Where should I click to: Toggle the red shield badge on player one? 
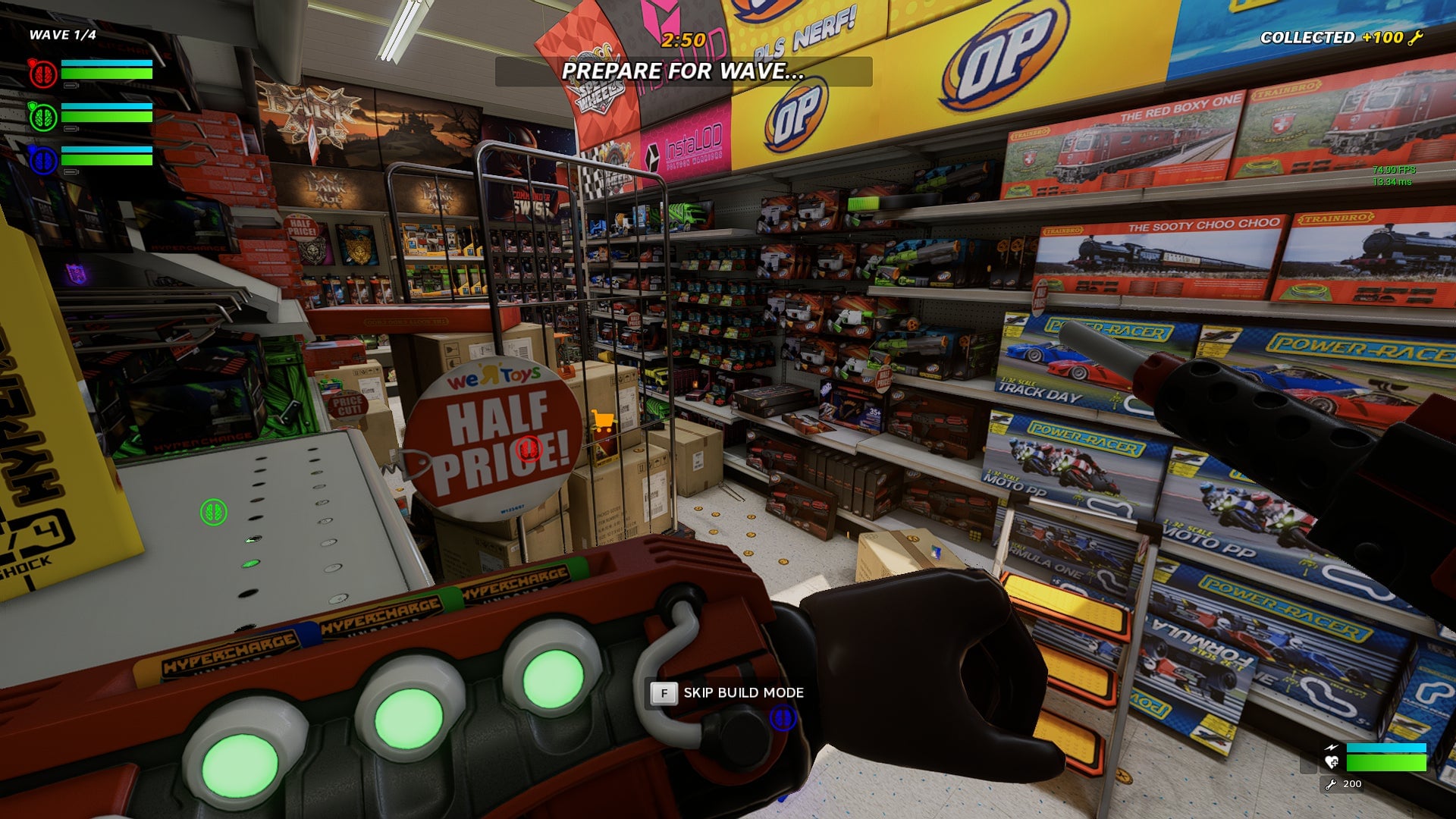pos(32,62)
